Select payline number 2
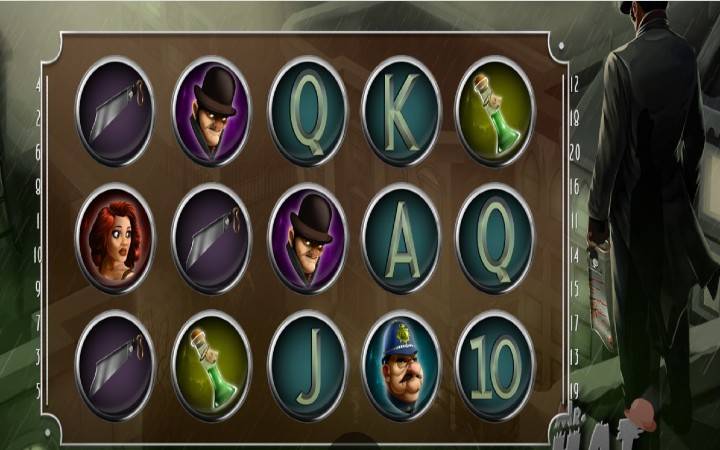Image resolution: width=720 pixels, height=450 pixels. 38,118
